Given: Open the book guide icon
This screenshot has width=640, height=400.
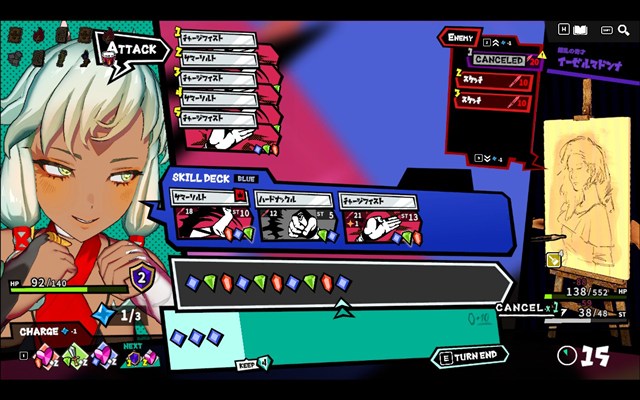Looking at the screenshot, I should pos(584,30).
